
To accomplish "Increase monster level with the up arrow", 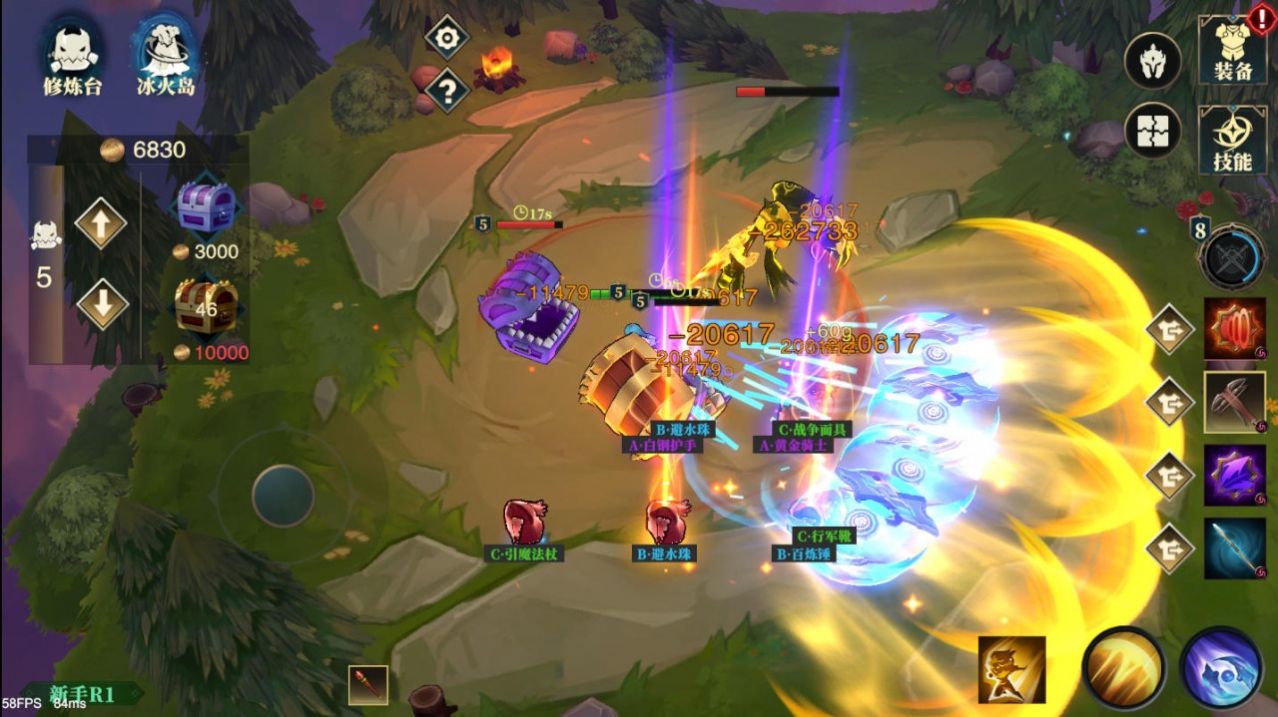I will pyautogui.click(x=101, y=223).
